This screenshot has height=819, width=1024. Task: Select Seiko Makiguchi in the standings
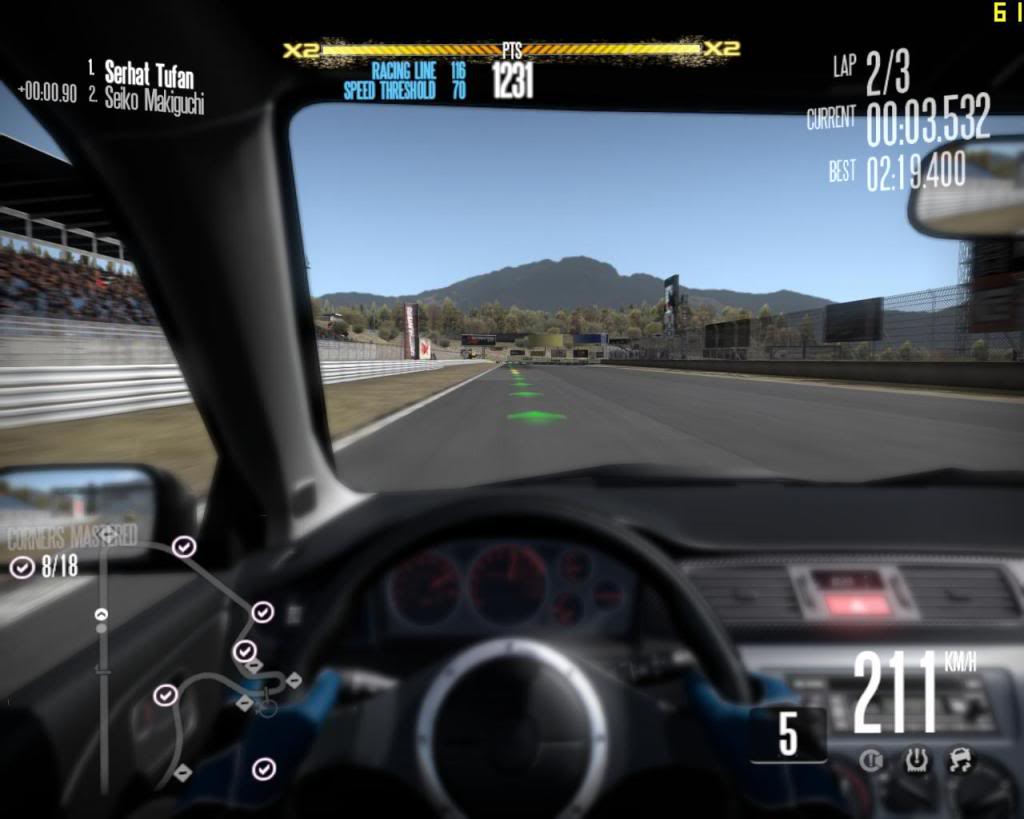tap(153, 100)
